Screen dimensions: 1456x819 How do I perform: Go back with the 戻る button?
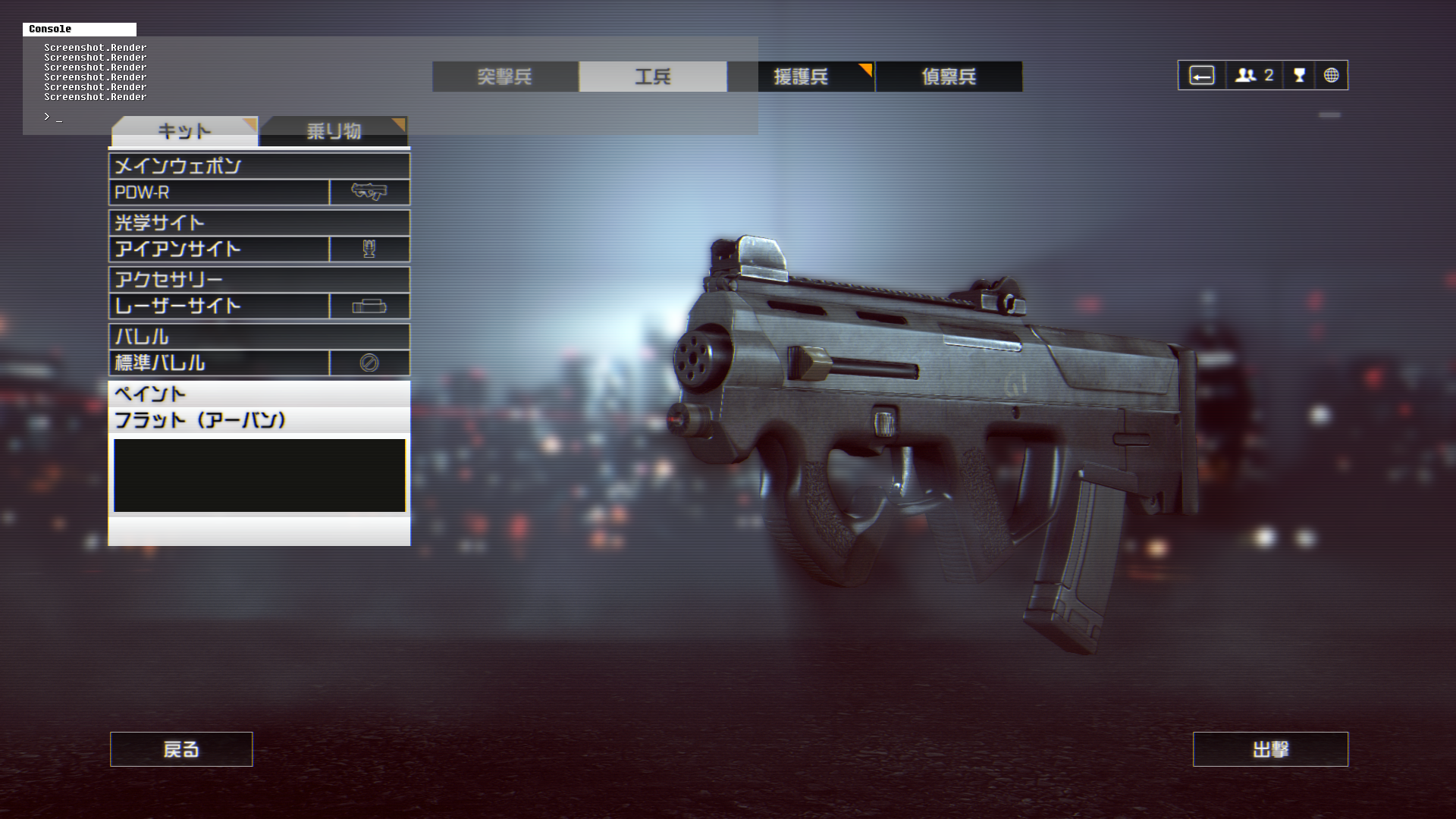[181, 749]
